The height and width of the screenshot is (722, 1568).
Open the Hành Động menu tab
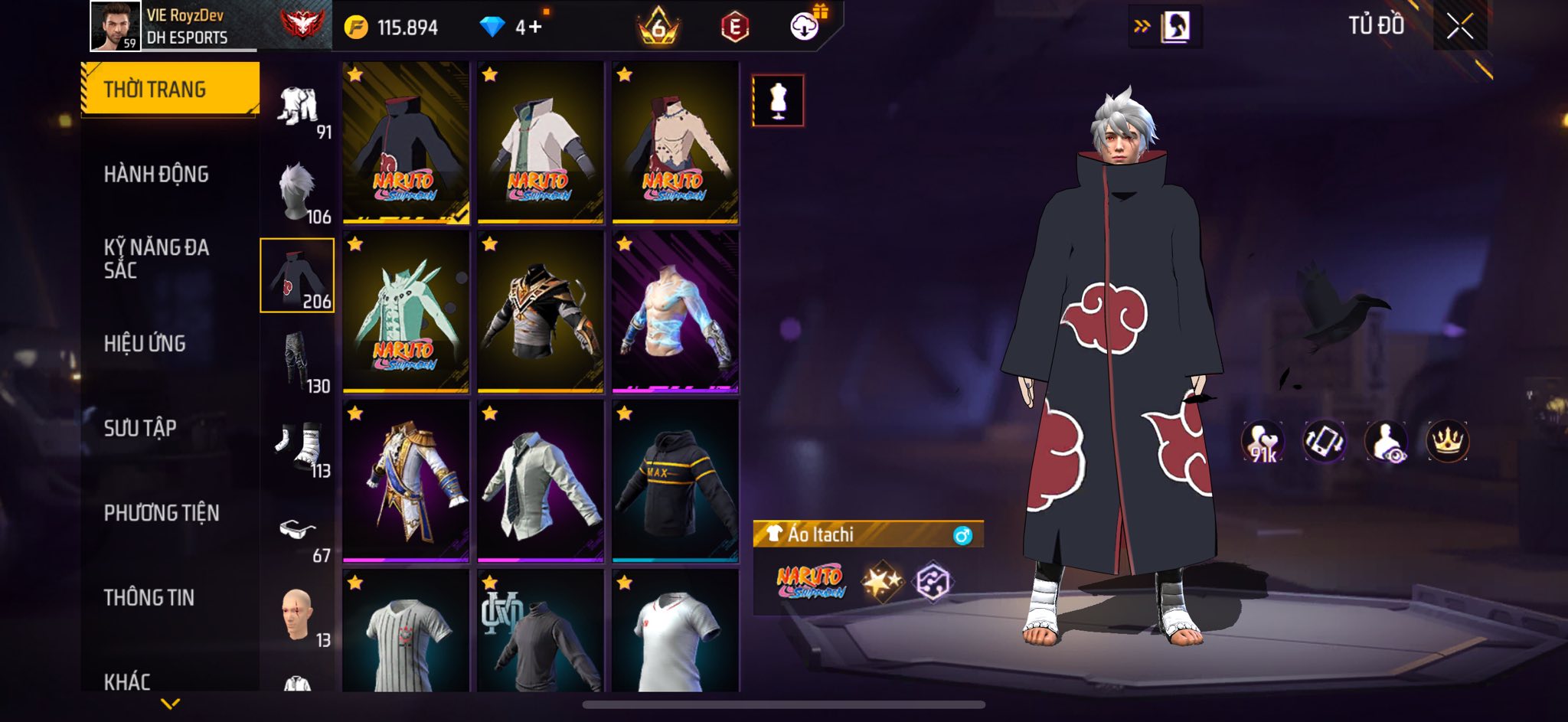point(156,175)
